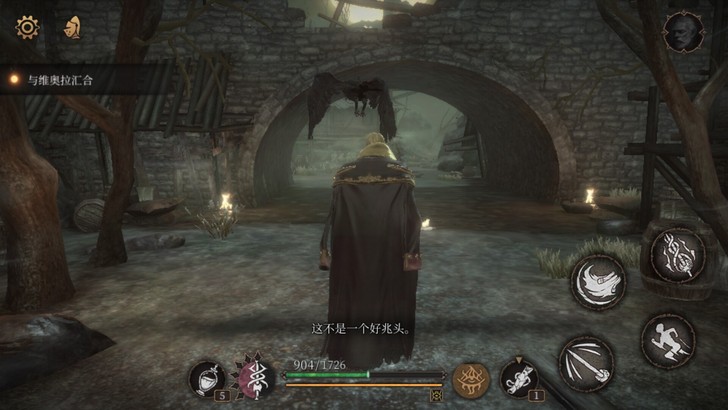Tap the orange rune sigil button
This screenshot has width=728, height=410.
coord(469,379)
